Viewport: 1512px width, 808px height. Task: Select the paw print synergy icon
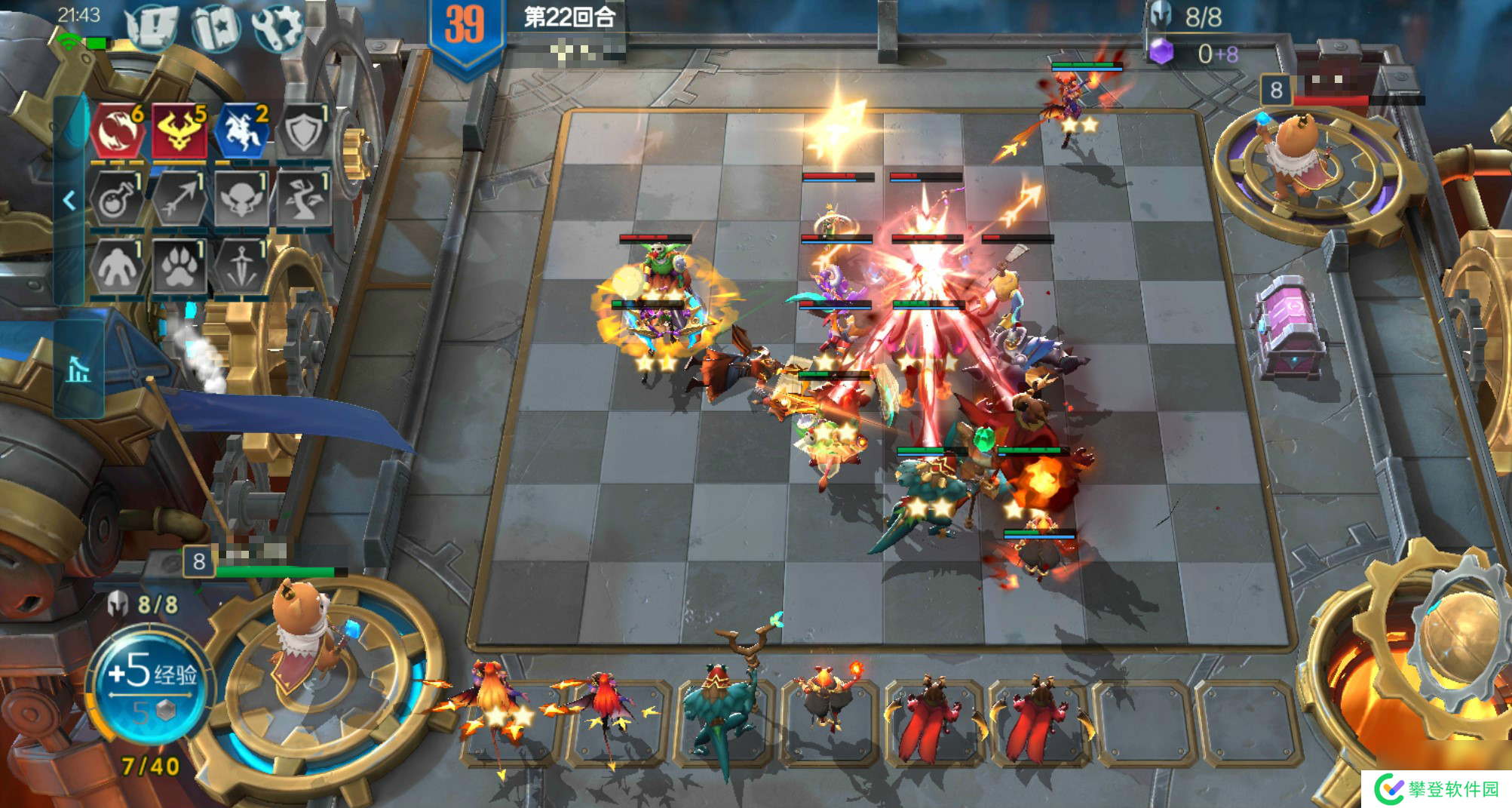179,266
